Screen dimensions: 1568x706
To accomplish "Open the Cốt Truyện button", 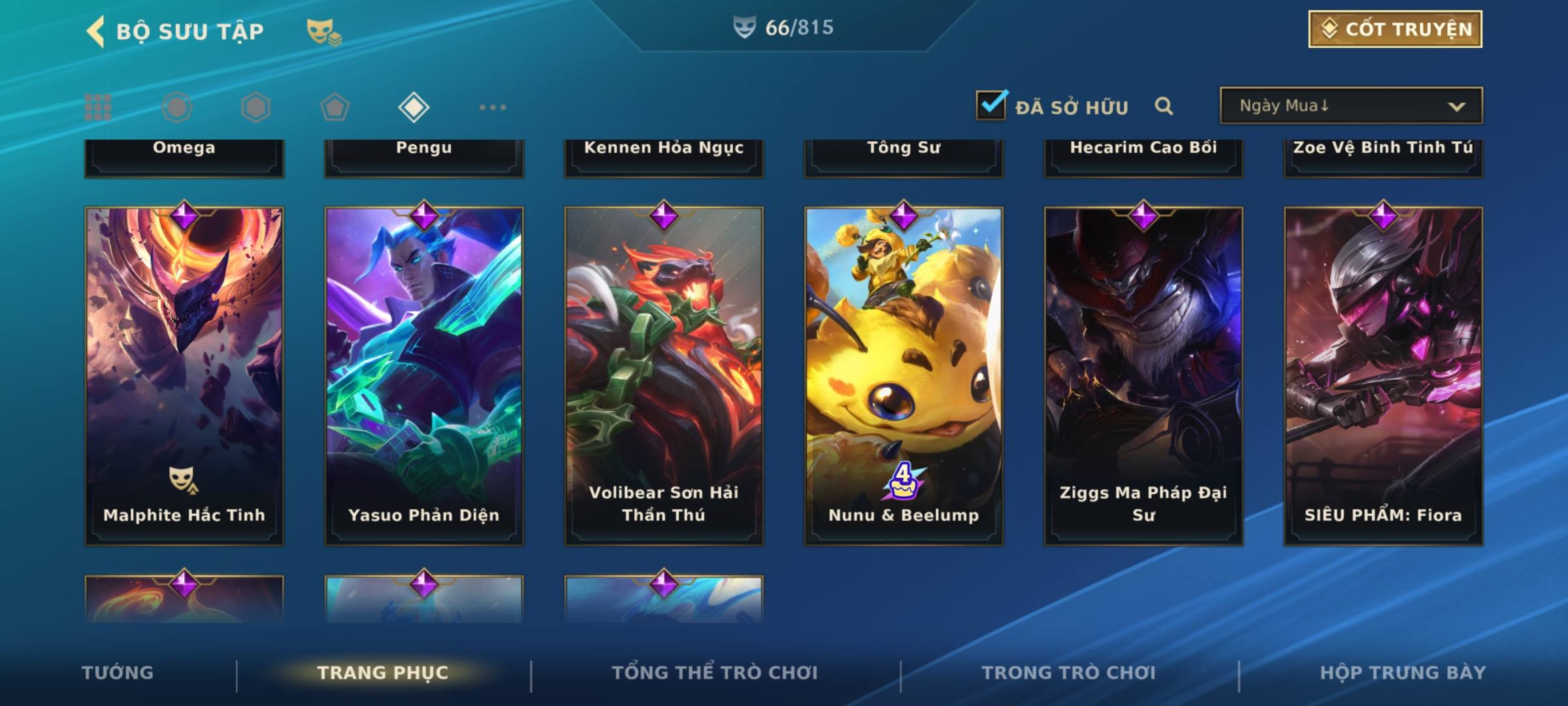I will (1394, 29).
